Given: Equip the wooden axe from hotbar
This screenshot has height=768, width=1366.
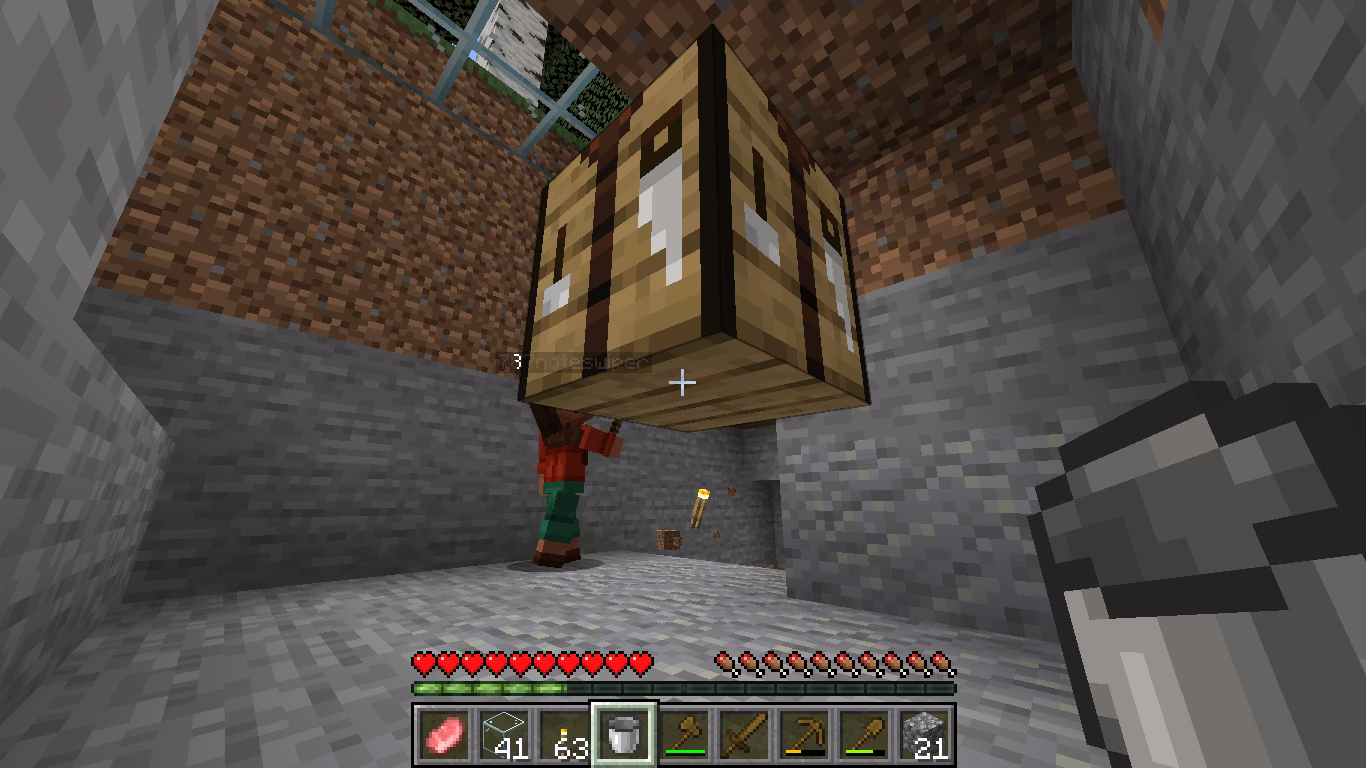Looking at the screenshot, I should 684,735.
